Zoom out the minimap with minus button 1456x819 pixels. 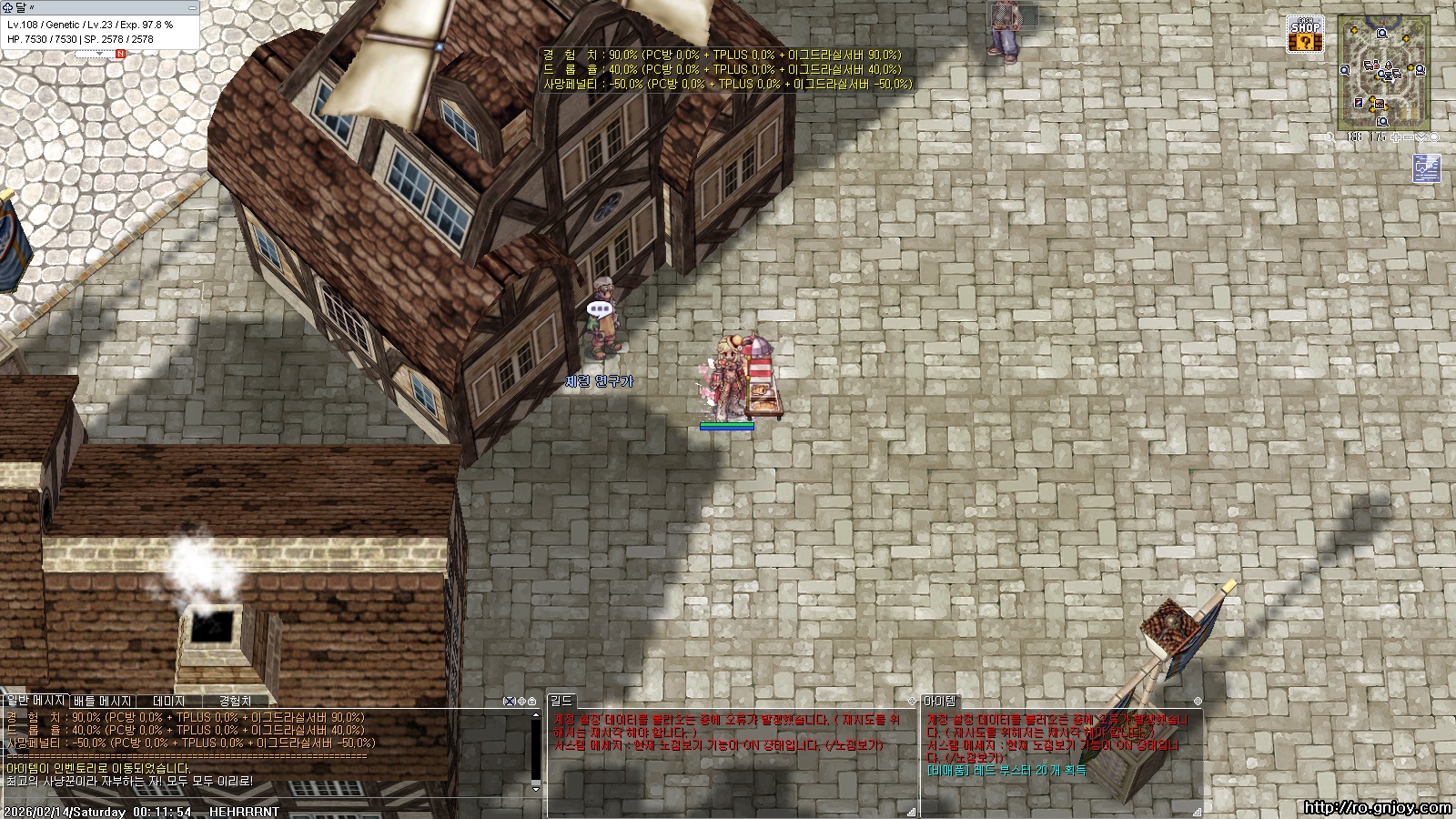click(1409, 137)
